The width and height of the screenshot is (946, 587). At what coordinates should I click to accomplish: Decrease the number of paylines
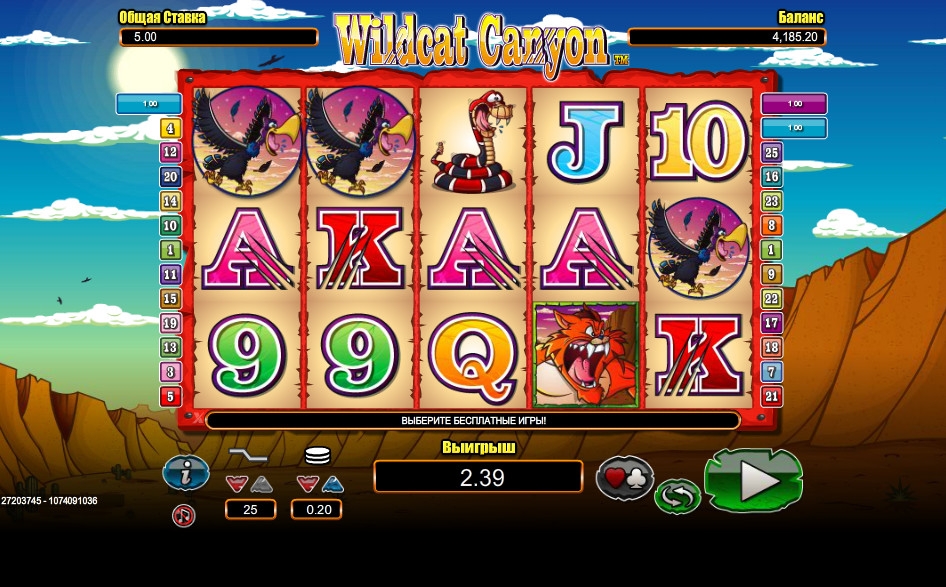pos(236,484)
